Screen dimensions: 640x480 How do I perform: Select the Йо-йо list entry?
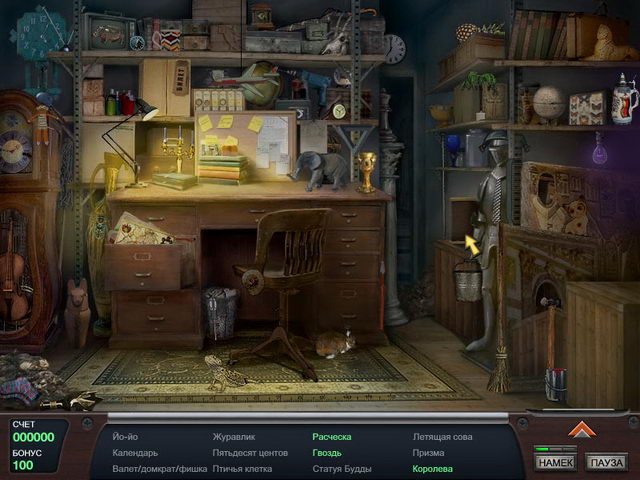tap(125, 437)
